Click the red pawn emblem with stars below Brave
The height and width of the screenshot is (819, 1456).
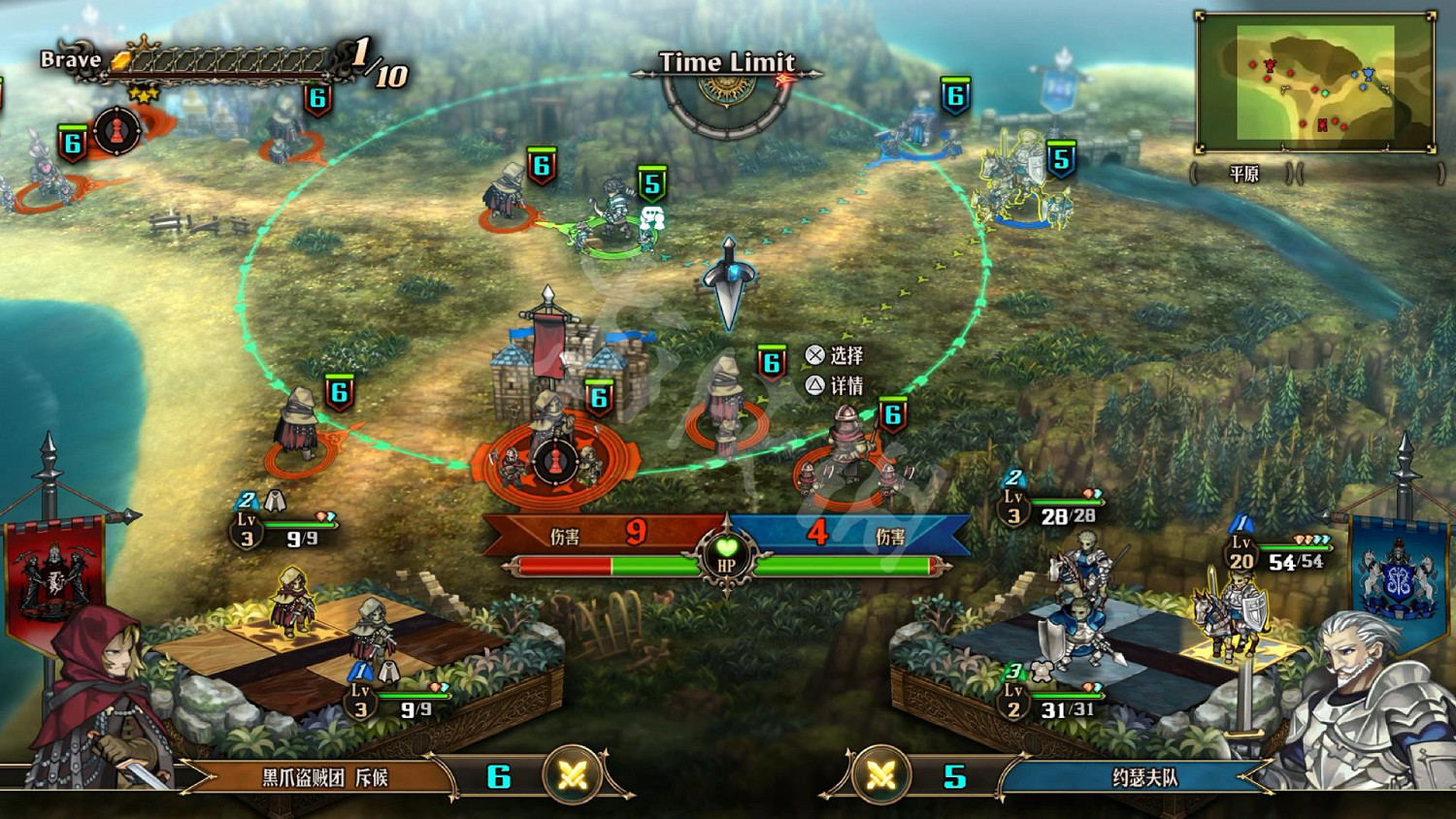point(117,130)
